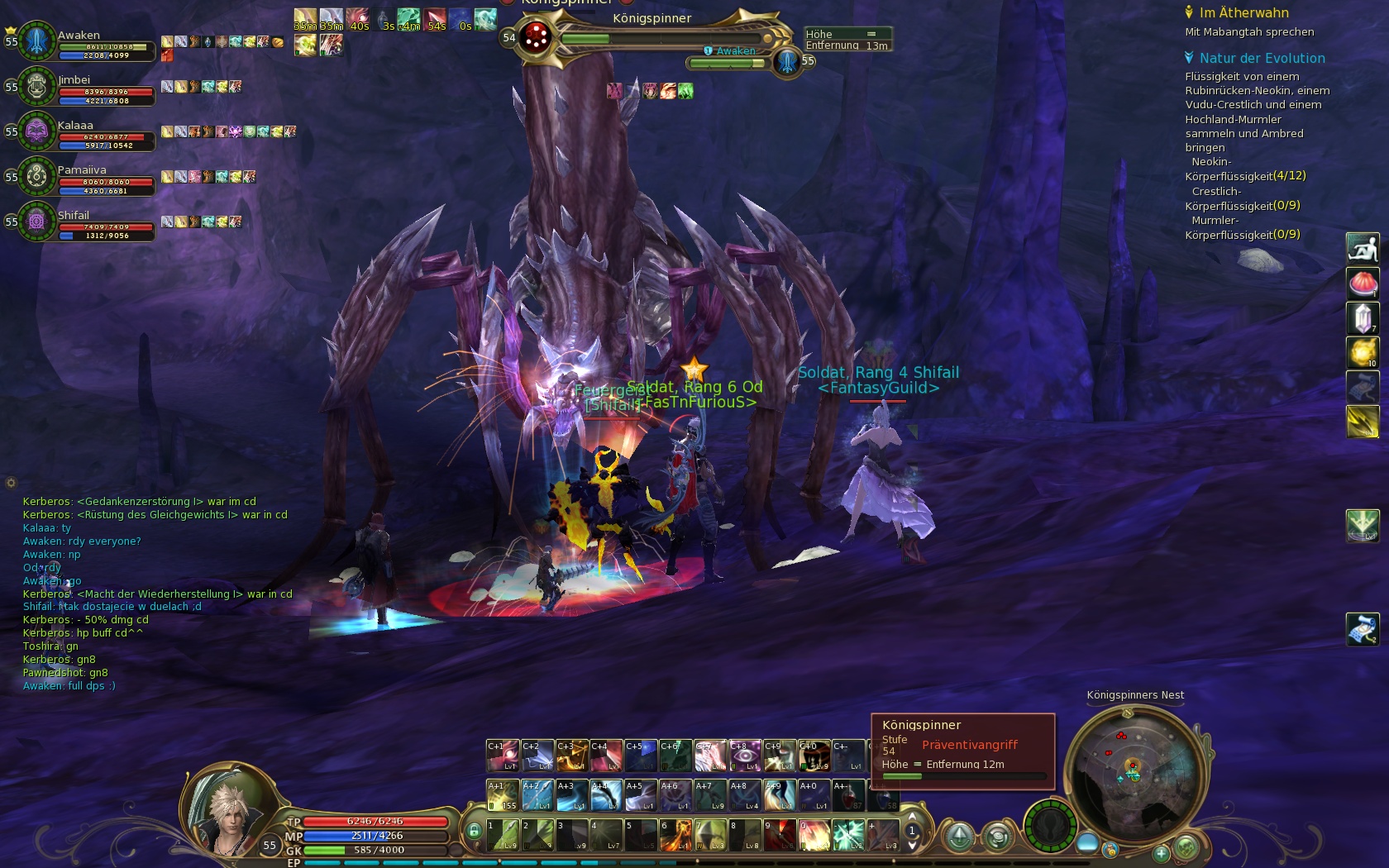Use the resting pose skill icon

pyautogui.click(x=1363, y=248)
